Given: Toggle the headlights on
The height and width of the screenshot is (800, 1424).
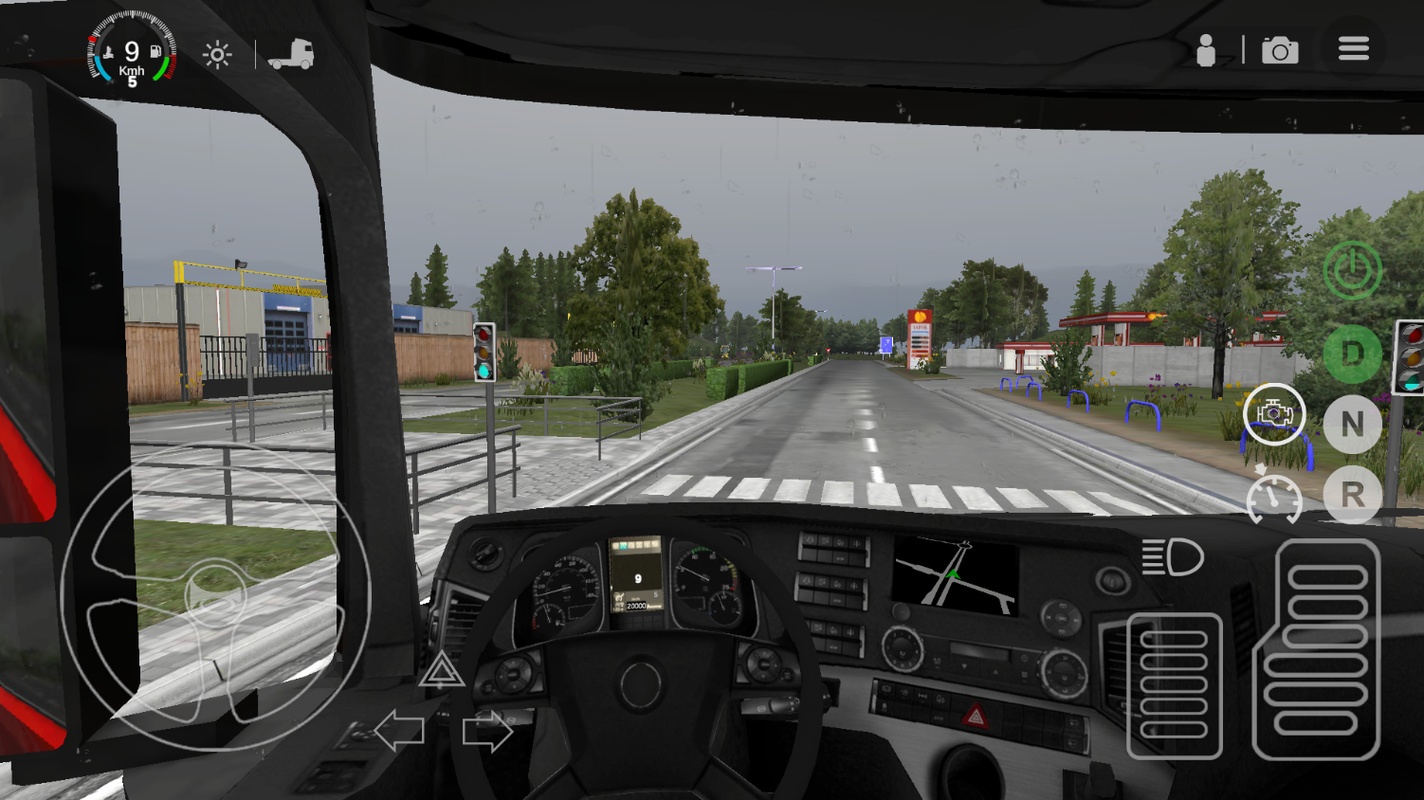Looking at the screenshot, I should coord(1172,558).
